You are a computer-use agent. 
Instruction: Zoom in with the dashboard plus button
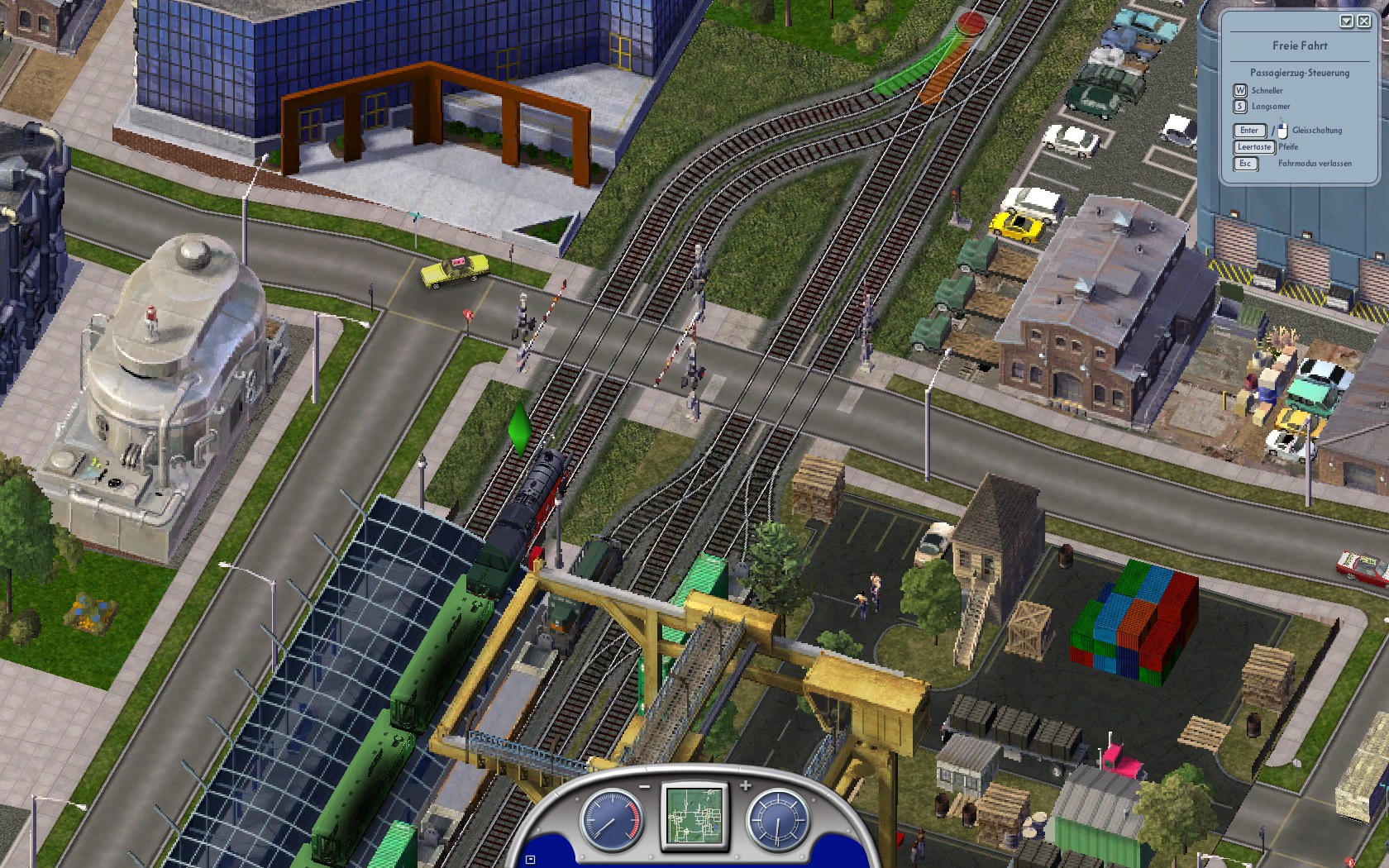745,785
